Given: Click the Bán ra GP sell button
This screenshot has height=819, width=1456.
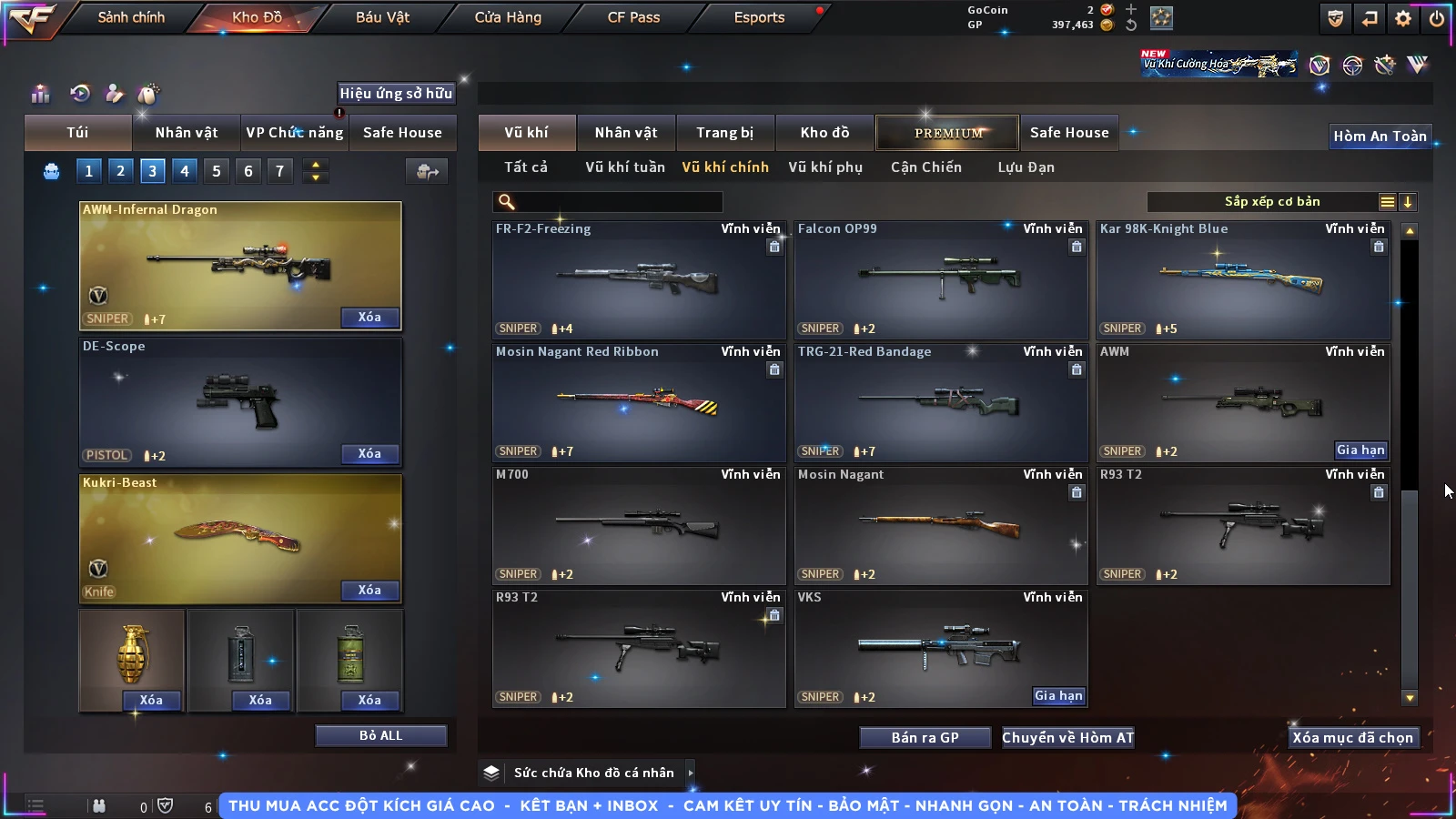Looking at the screenshot, I should 925,737.
